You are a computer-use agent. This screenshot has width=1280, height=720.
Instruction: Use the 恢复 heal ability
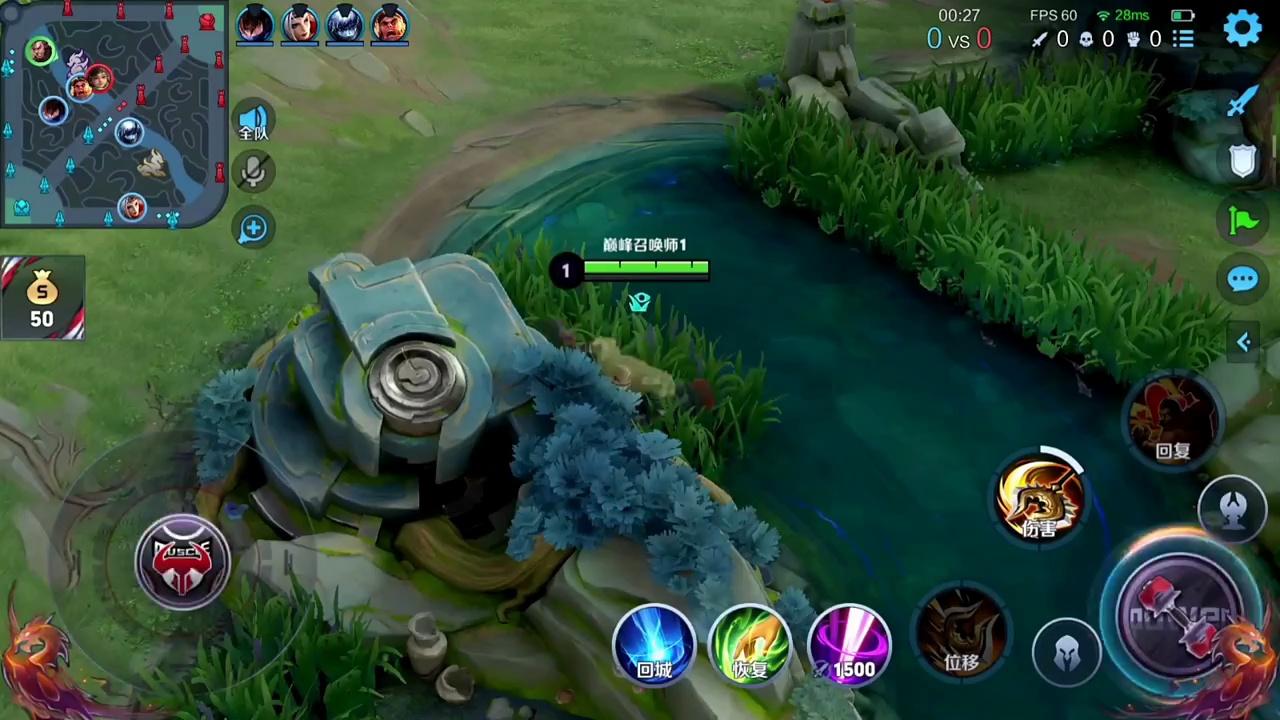[750, 645]
